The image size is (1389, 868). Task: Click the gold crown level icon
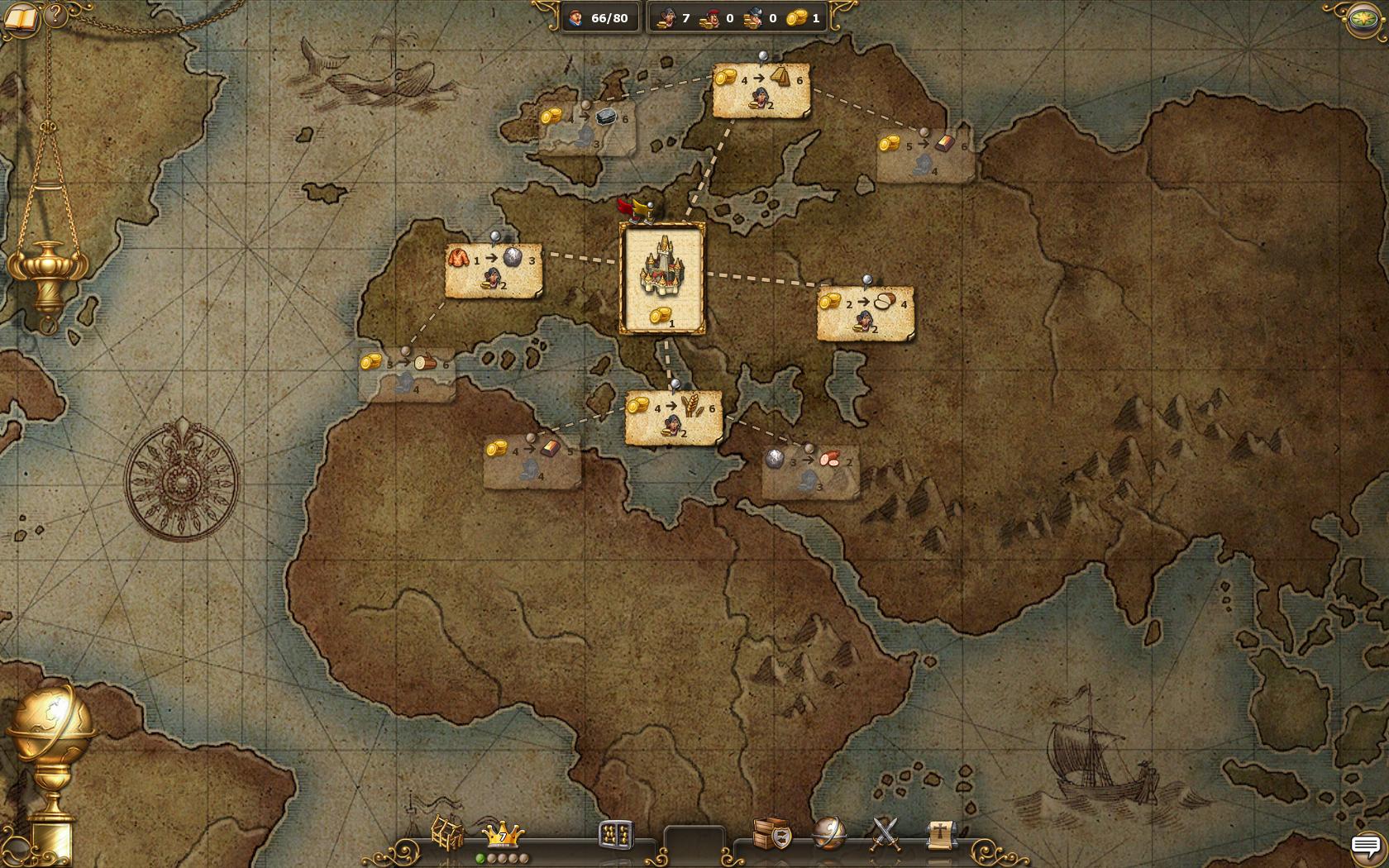[503, 834]
